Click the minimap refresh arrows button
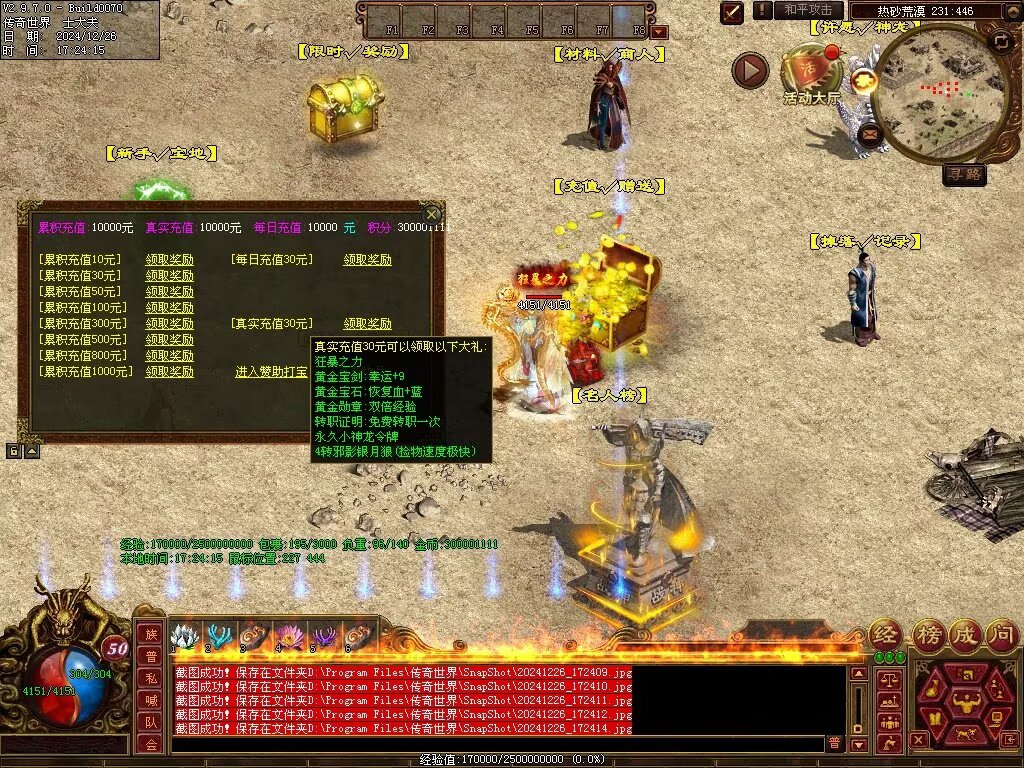 [x=1000, y=41]
